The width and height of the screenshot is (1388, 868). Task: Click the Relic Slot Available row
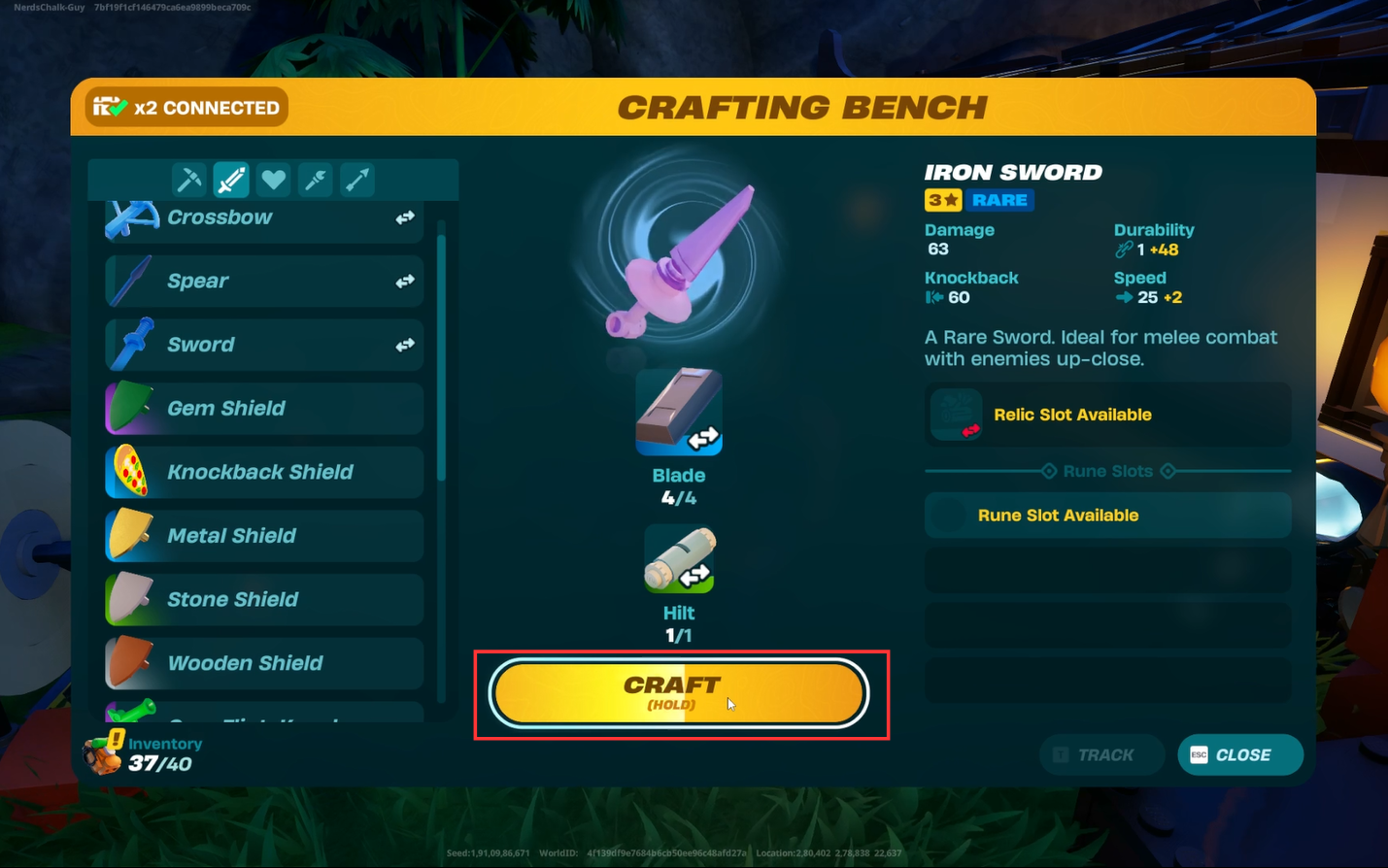1107,415
